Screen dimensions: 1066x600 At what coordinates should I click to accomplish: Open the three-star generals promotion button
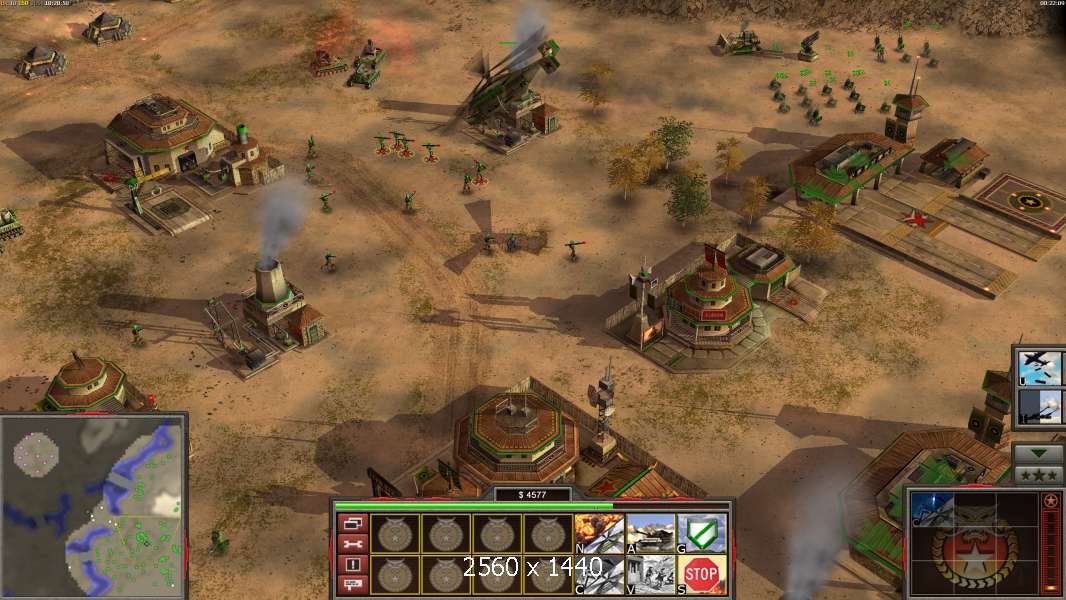pos(1038,474)
